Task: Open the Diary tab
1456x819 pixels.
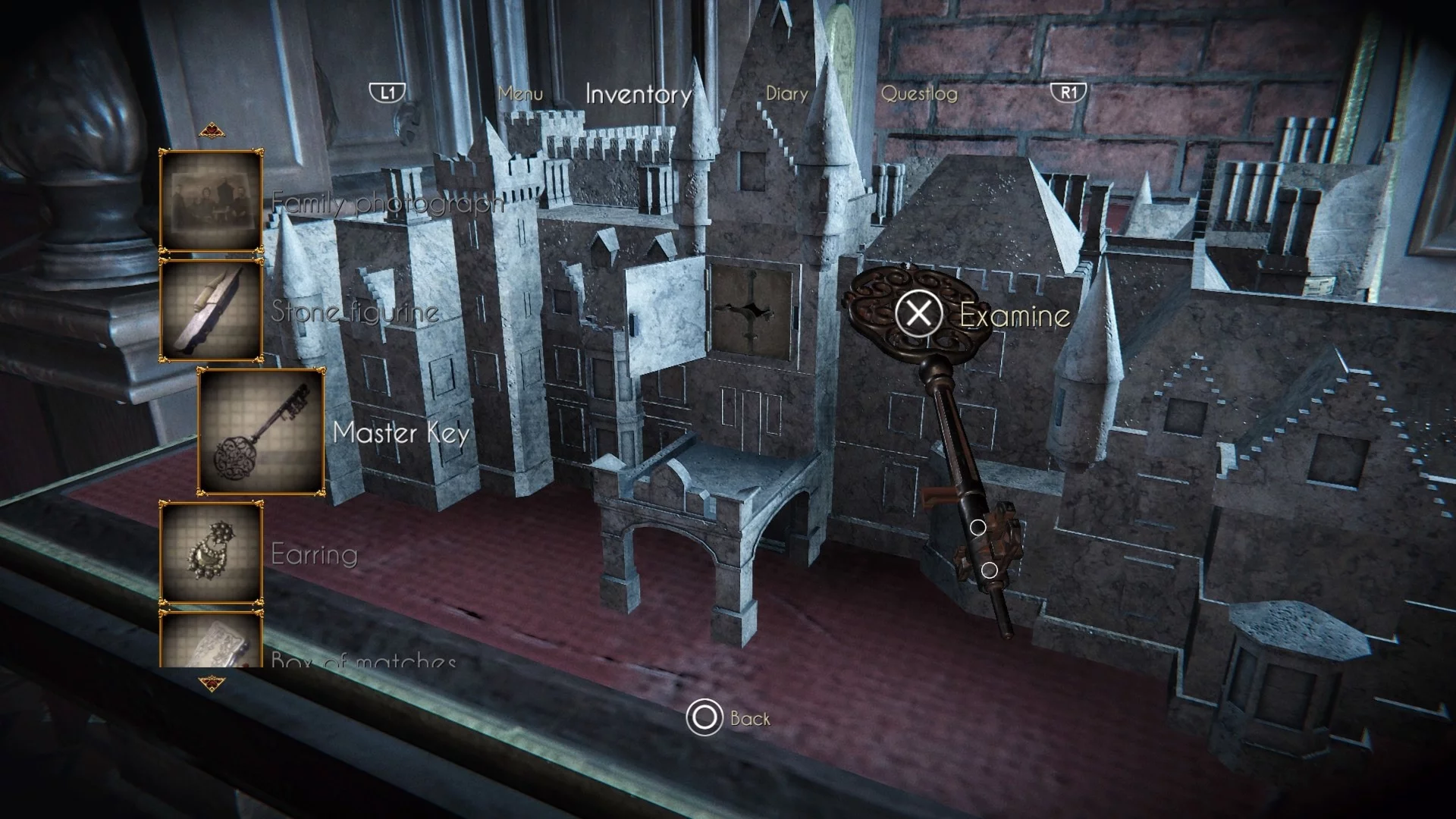Action: (786, 94)
